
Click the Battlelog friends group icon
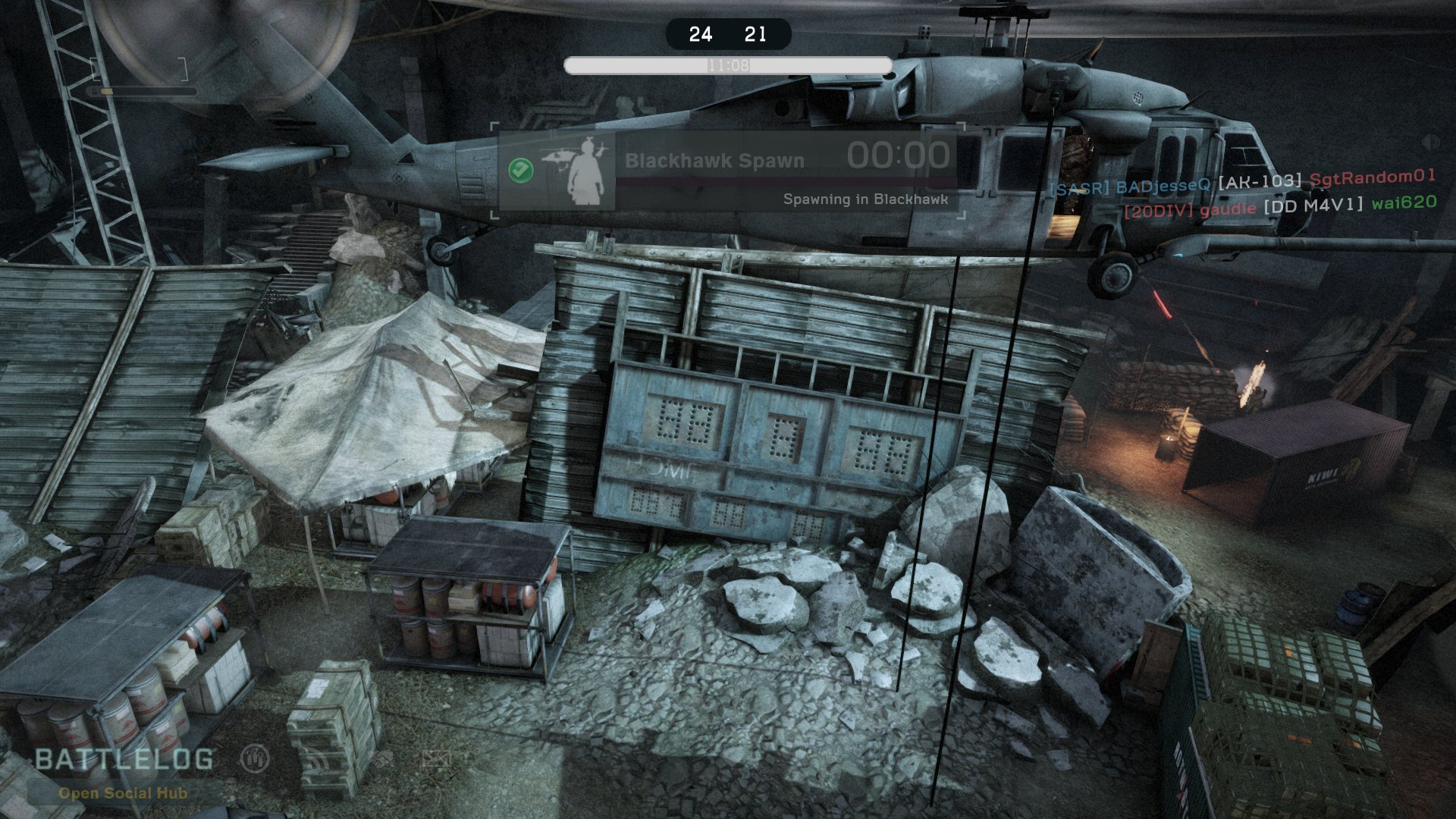[x=256, y=758]
